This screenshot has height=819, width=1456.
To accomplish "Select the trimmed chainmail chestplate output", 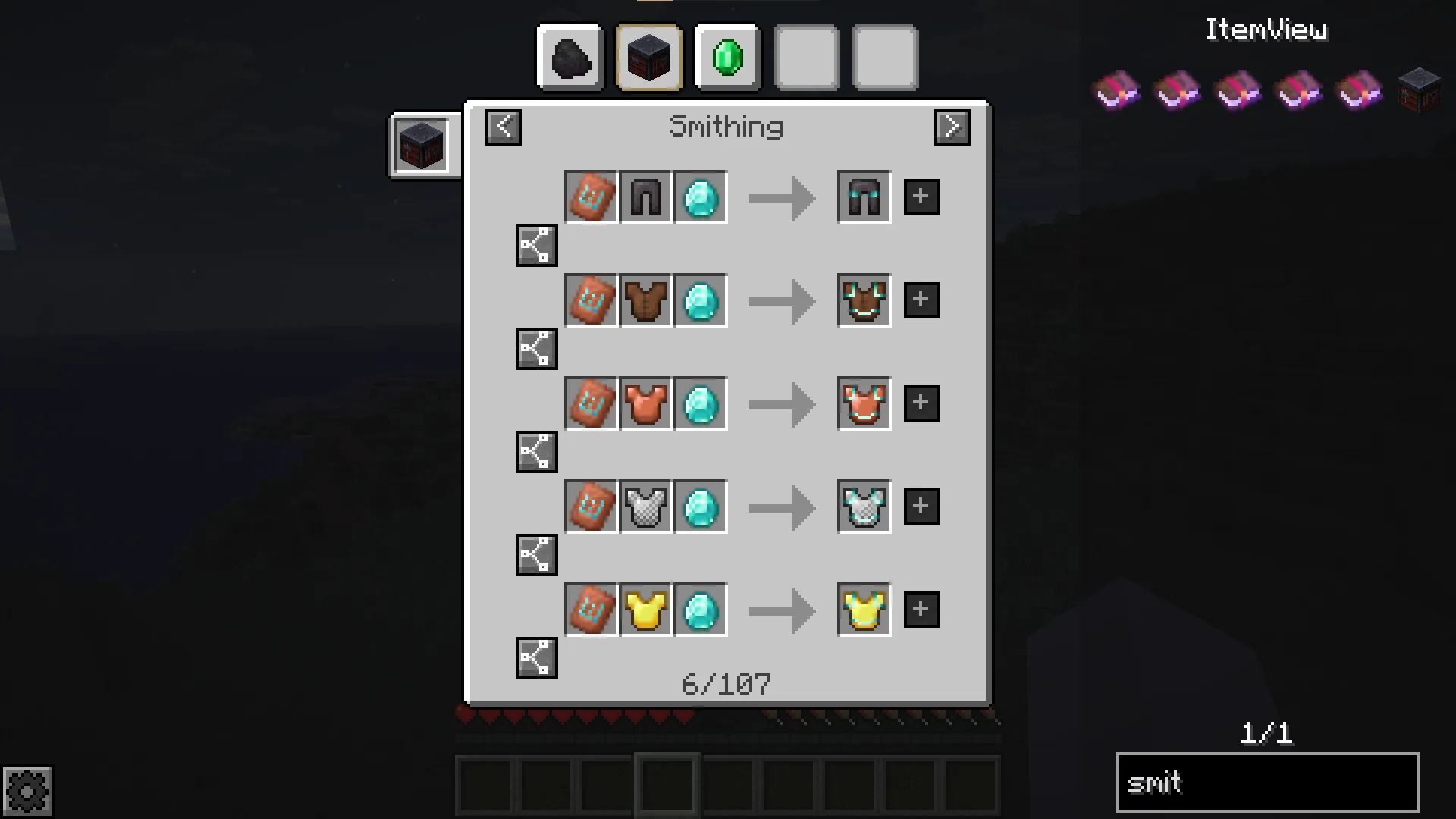I will 864,507.
